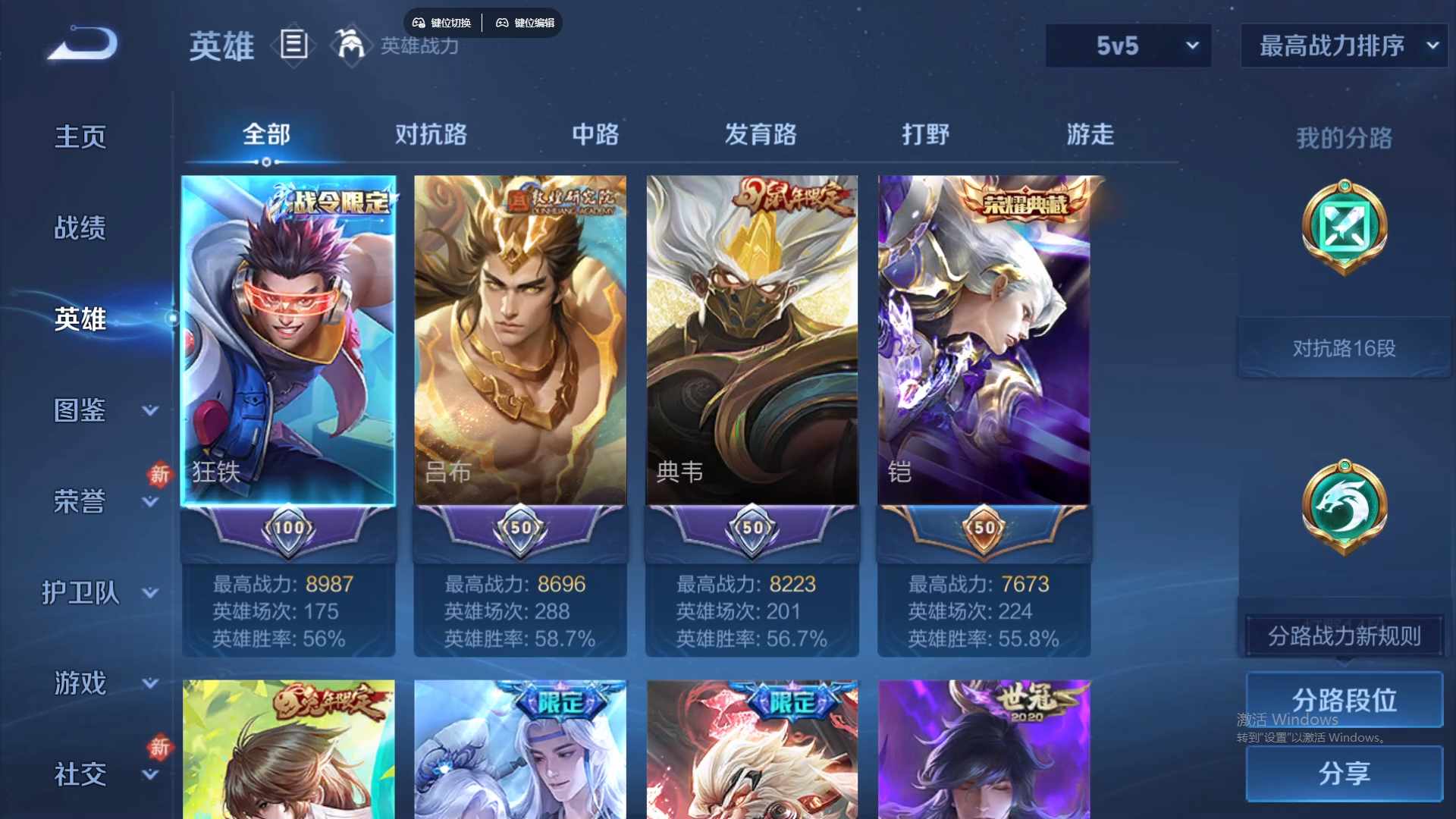Open the hero list icon beside 英雄 title
Viewport: 1456px width, 819px height.
293,44
